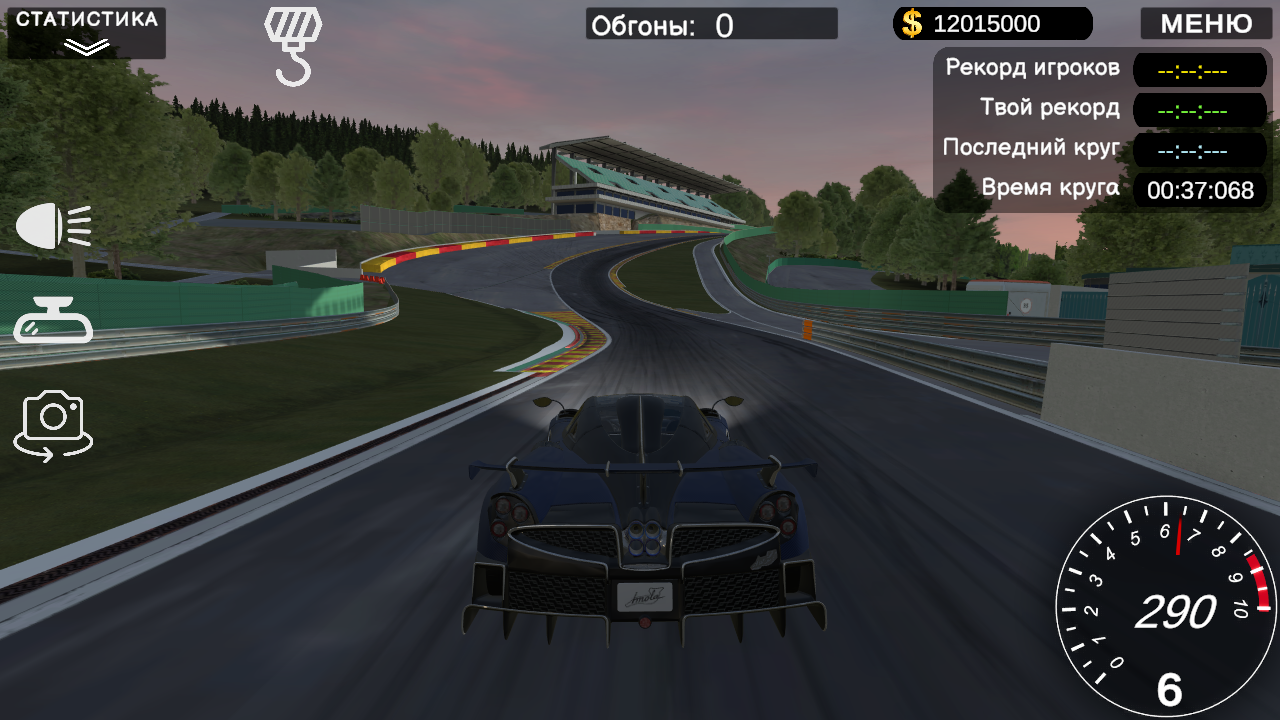Click the Обгоны counter display

coord(710,23)
